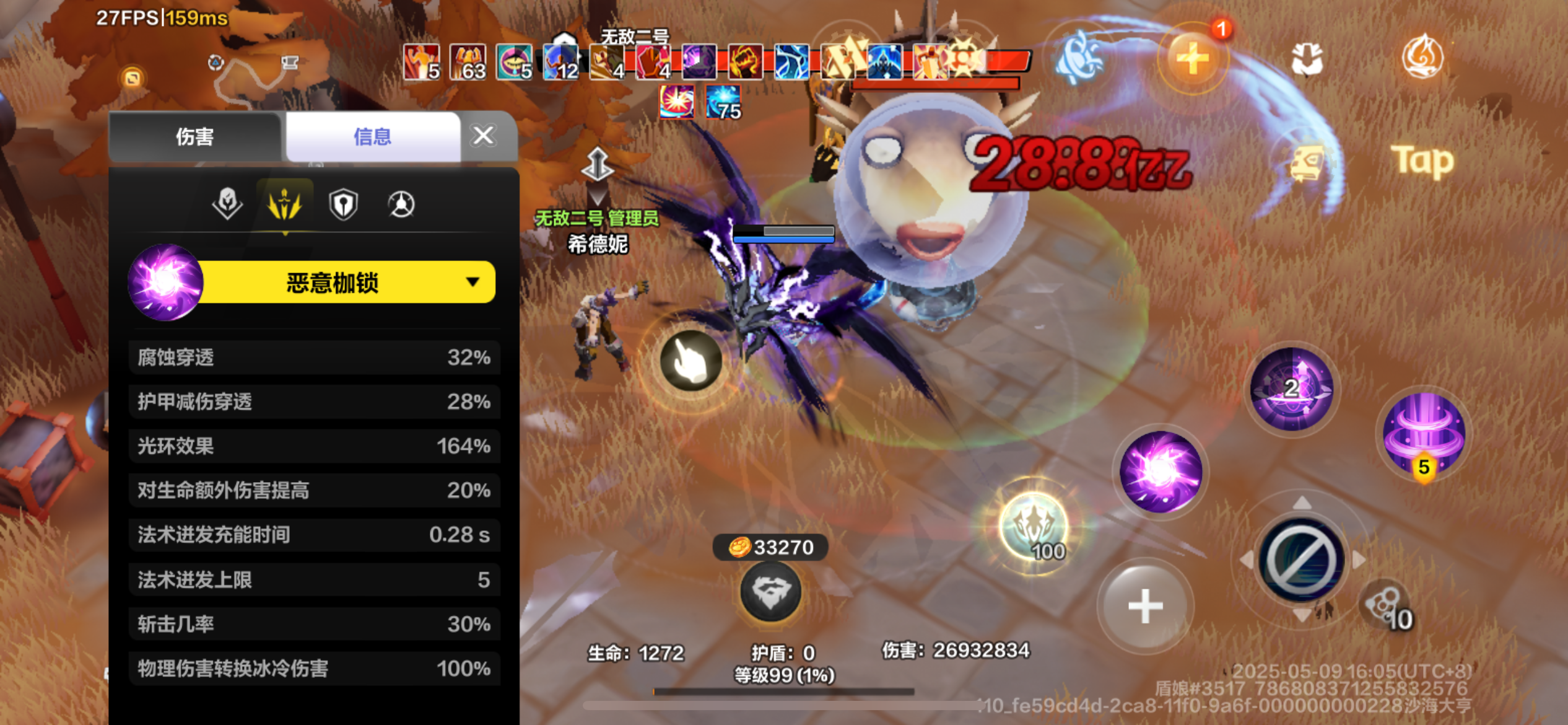Switch to the 伤害 tab
The height and width of the screenshot is (725, 1568).
pyautogui.click(x=194, y=136)
